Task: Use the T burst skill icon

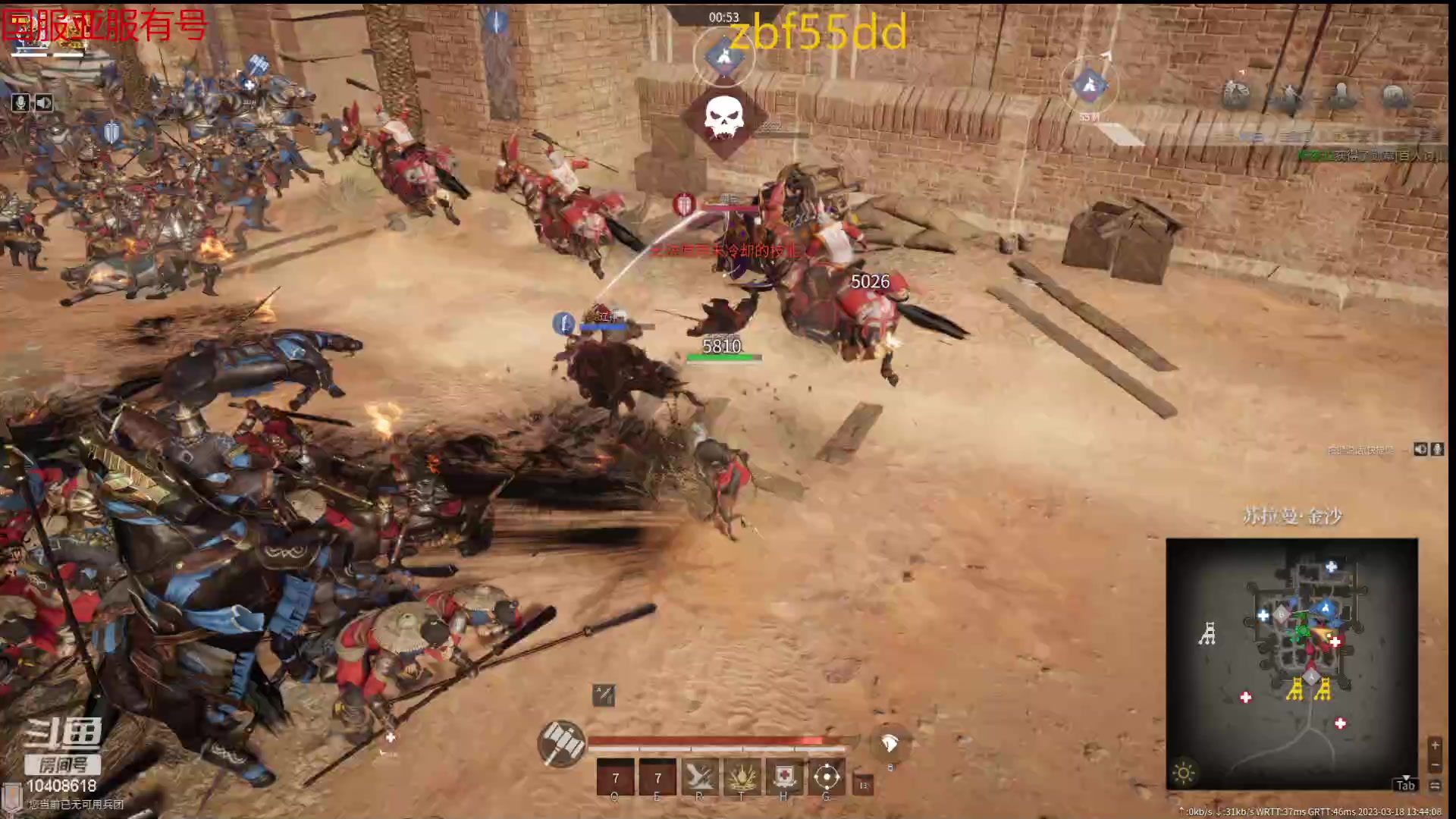Action: 742,777
